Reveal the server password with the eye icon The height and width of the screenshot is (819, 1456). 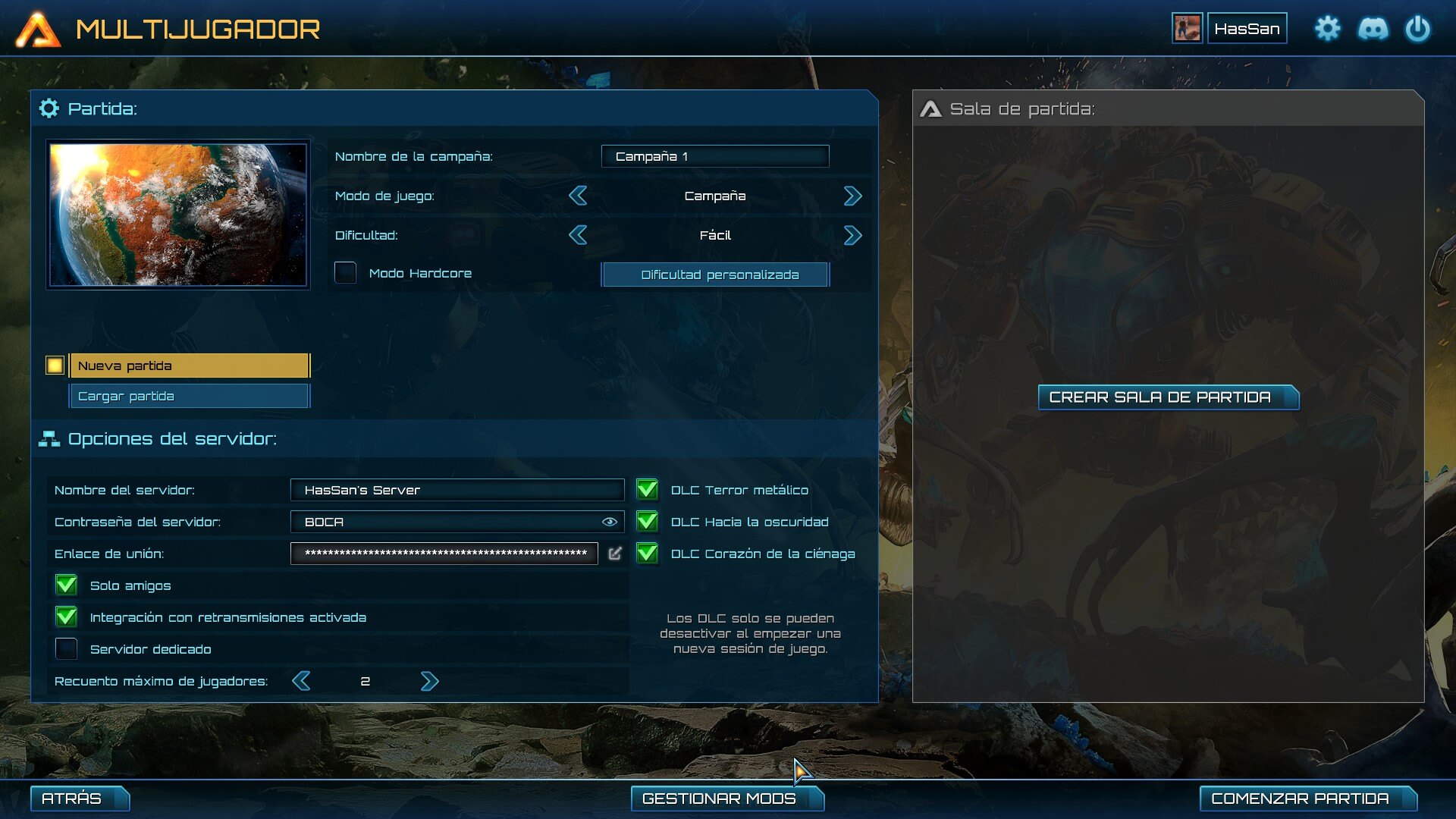click(x=609, y=522)
